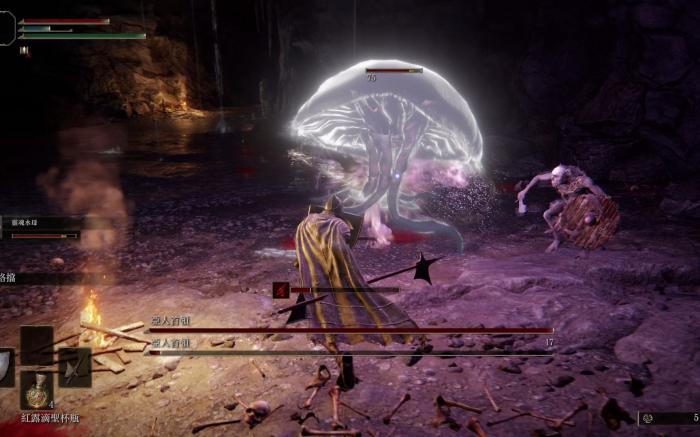
Task: Click the status effect icon below the bars
Action: tap(24, 51)
